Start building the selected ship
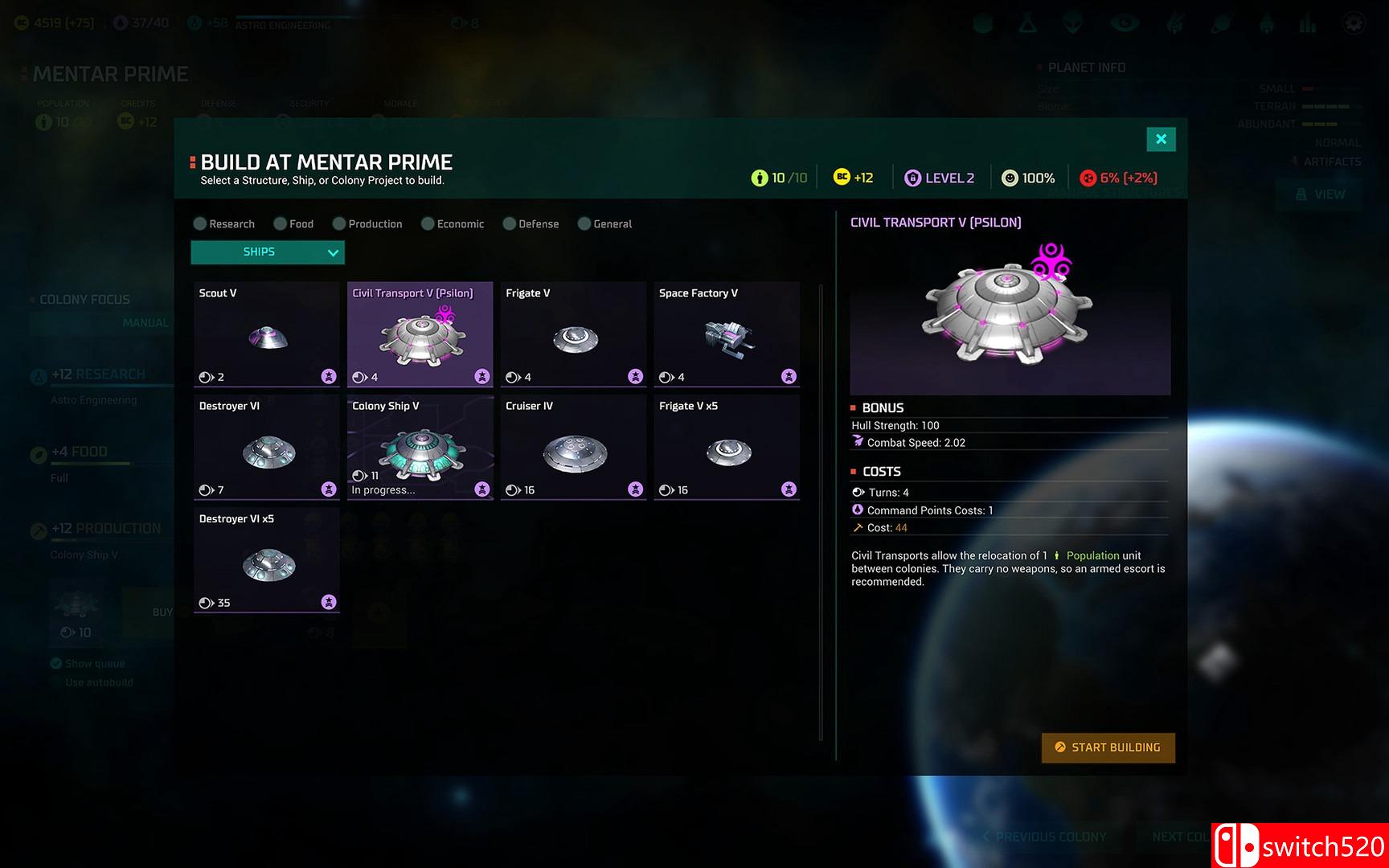This screenshot has height=868, width=1389. pyautogui.click(x=1108, y=747)
